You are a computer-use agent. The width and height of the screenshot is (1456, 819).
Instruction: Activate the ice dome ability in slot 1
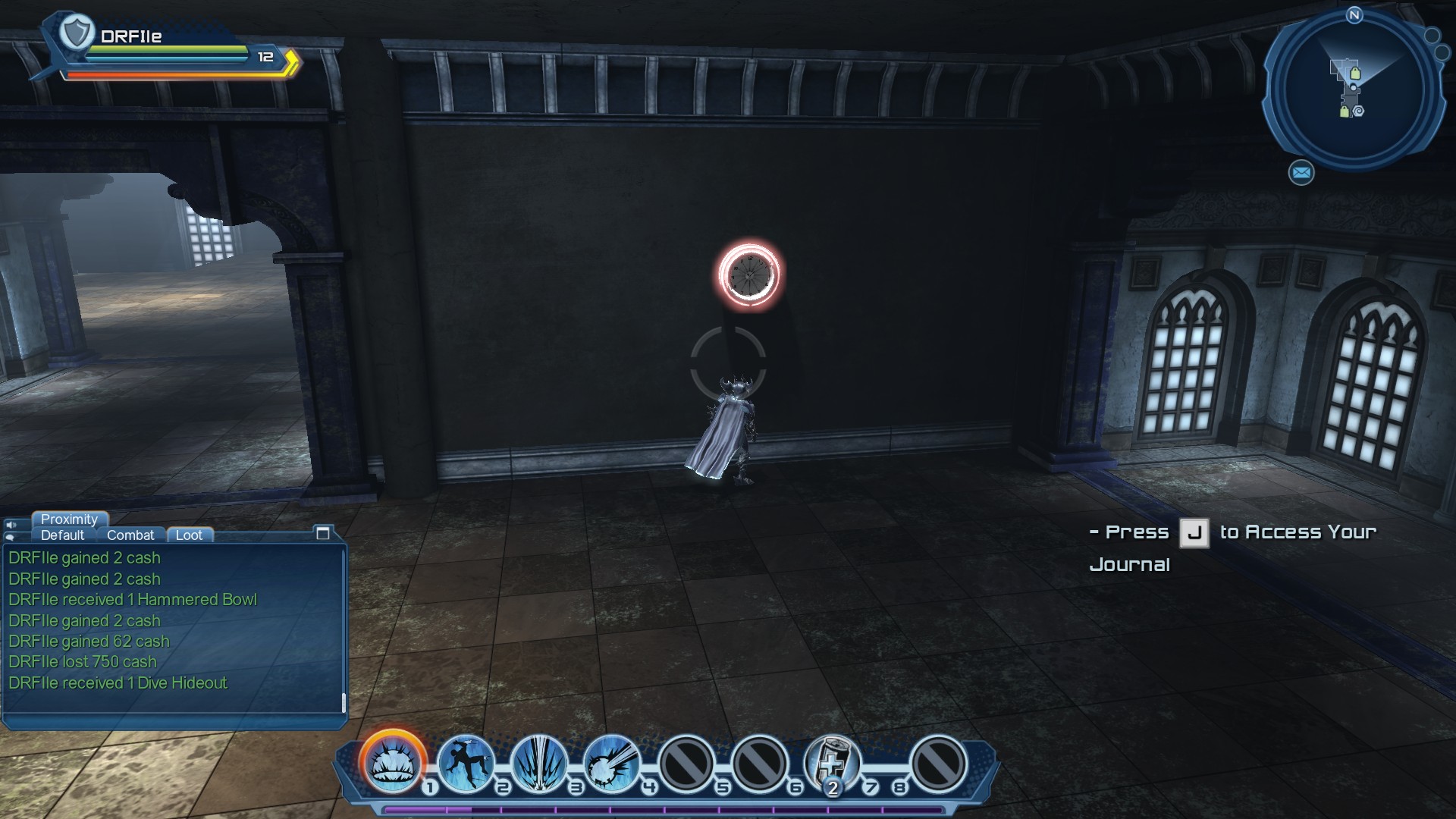click(393, 762)
